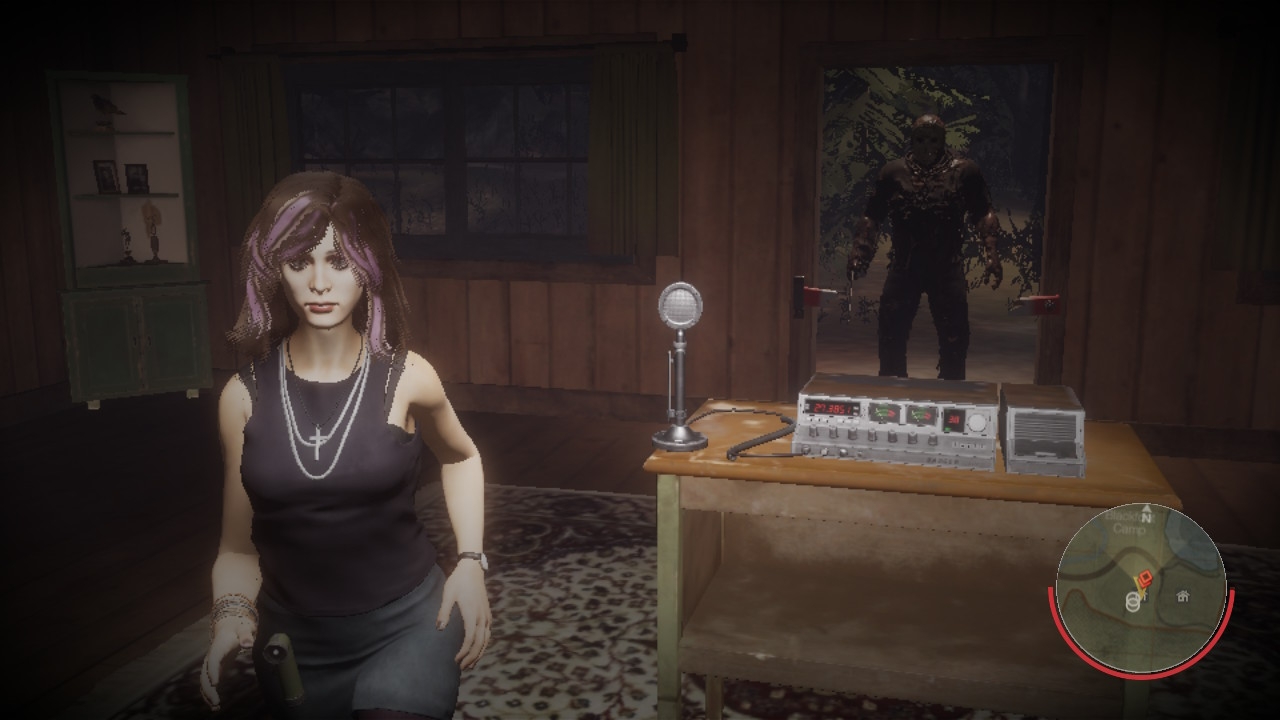Screen dimensions: 1280x720
Task: Click the player position rings on the minimap
Action: click(x=1132, y=602)
